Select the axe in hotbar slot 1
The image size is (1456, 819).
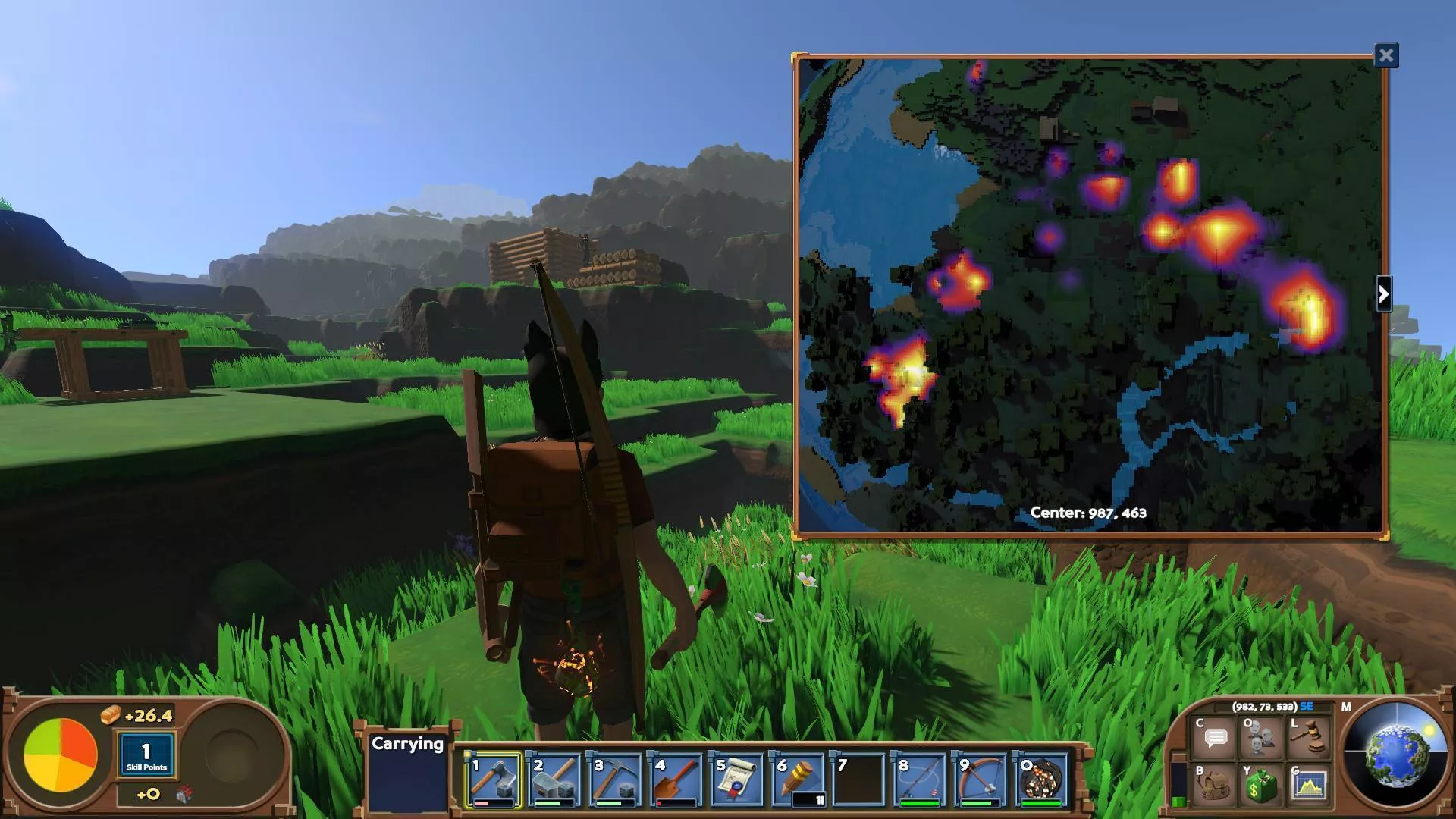(x=494, y=780)
